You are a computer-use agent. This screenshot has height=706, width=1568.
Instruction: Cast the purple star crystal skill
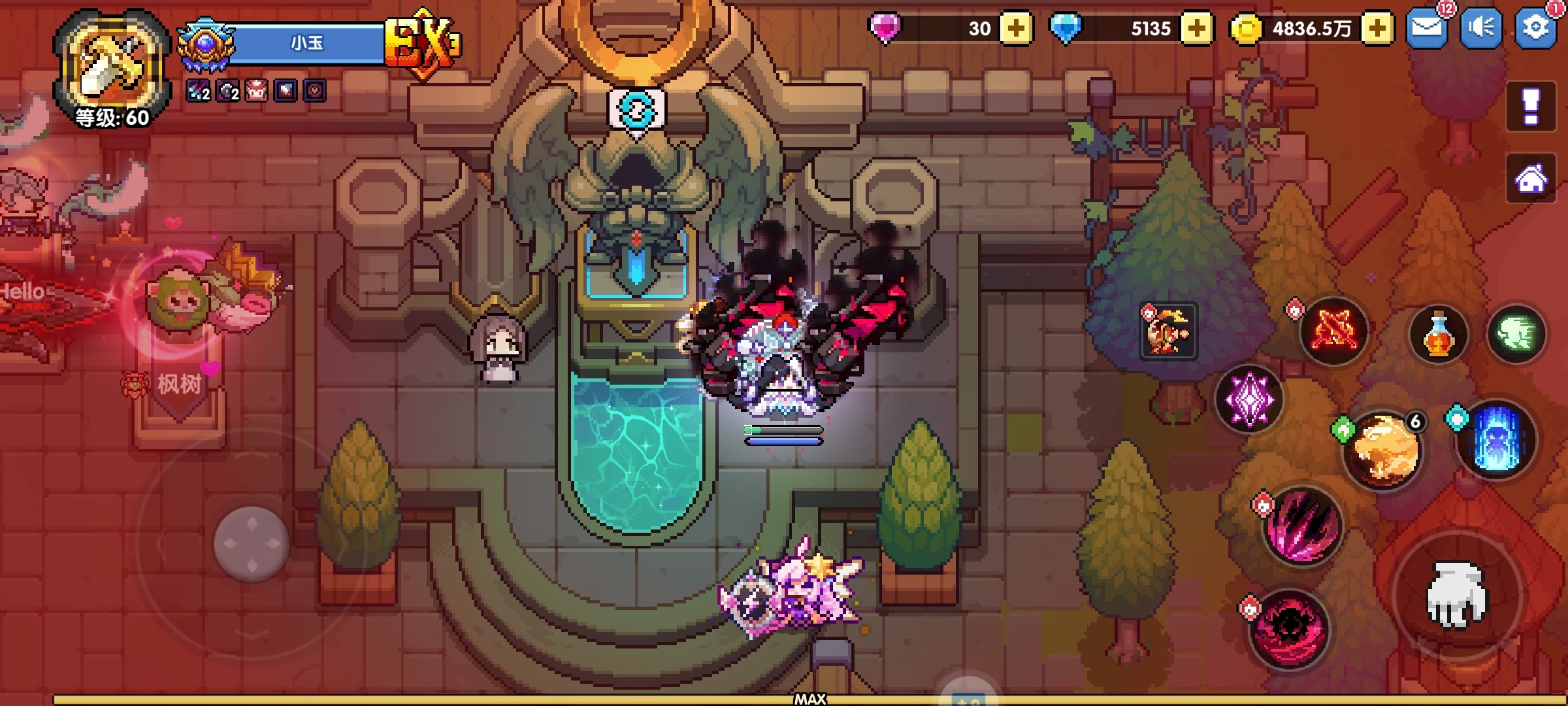click(x=1249, y=399)
